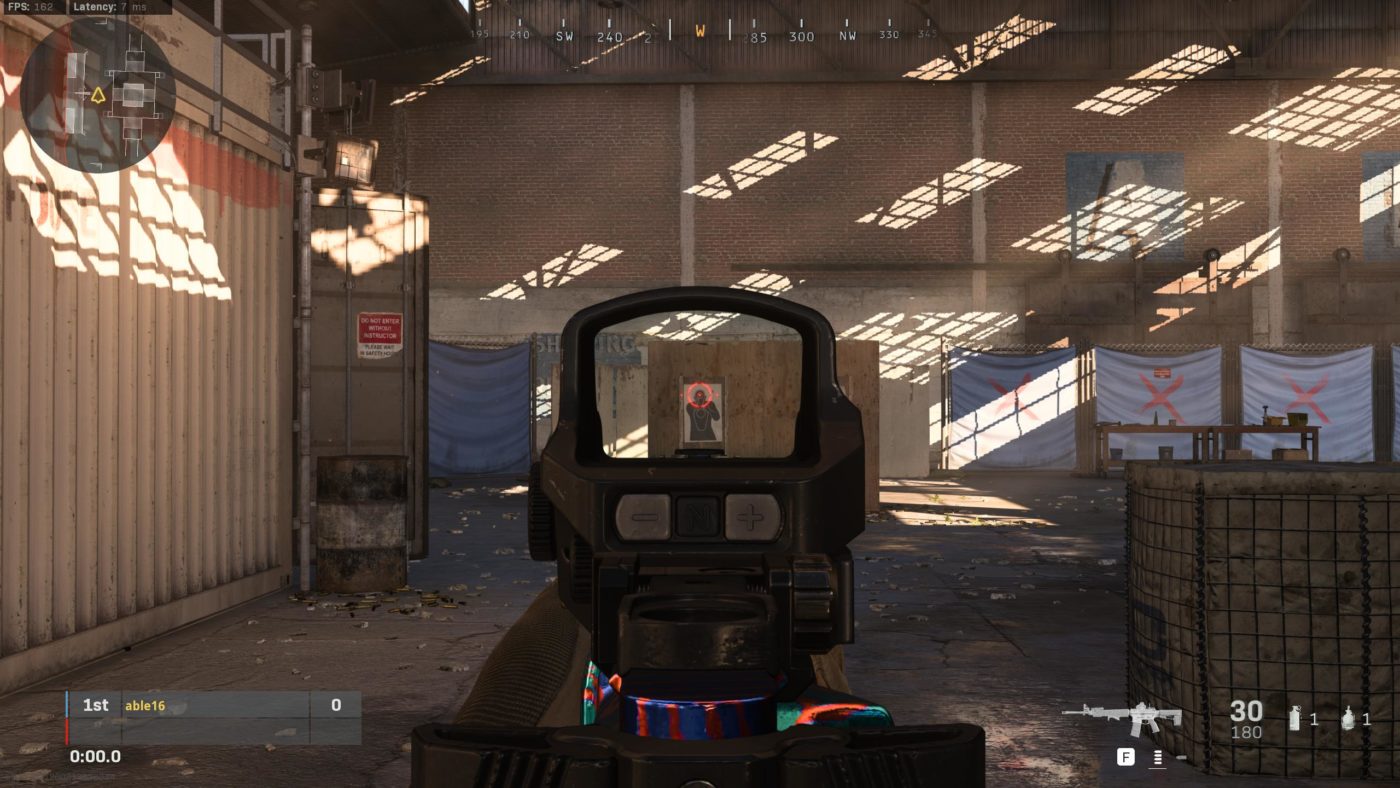Screen dimensions: 1400x788
Task: Select the yellow player arrow on the minimap
Action: pyautogui.click(x=98, y=96)
